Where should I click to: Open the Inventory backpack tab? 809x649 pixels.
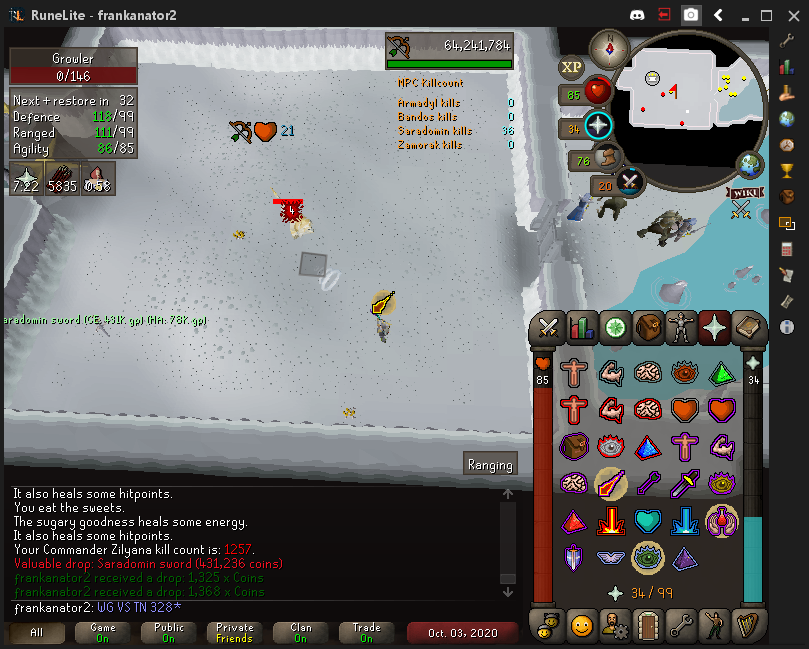pyautogui.click(x=649, y=327)
